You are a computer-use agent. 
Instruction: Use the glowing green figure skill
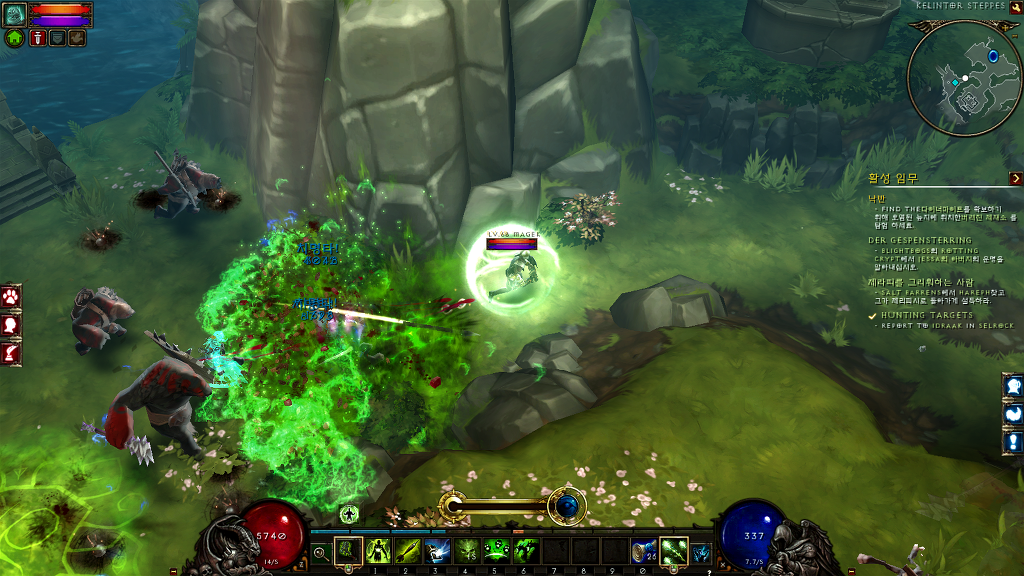pyautogui.click(x=378, y=551)
